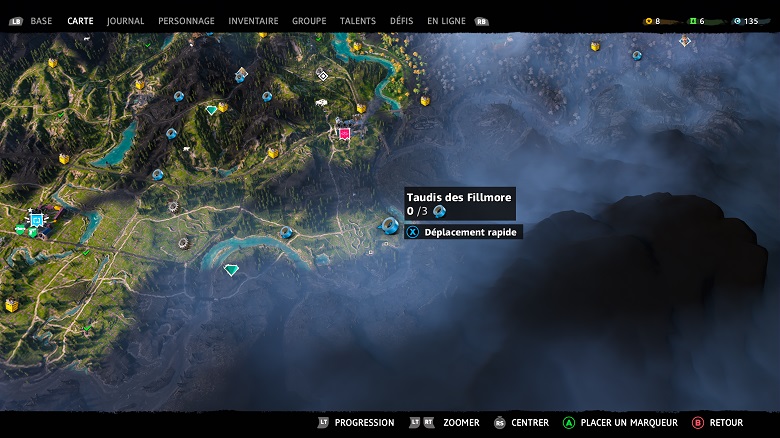Choose the green diamond marker below the river
Screen dimensions: 780x438
(232, 270)
